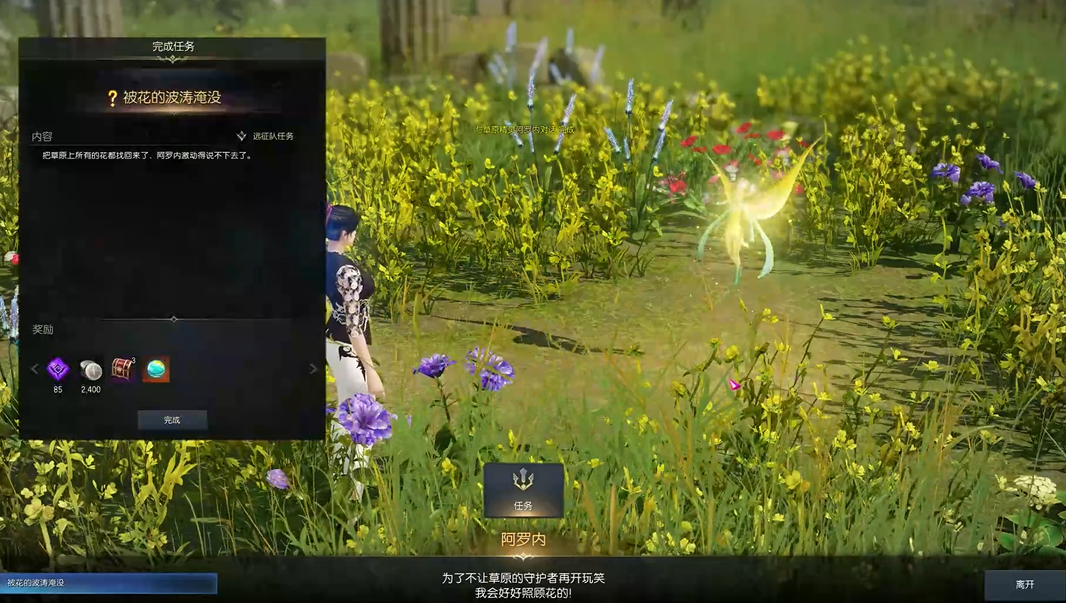This screenshot has height=603, width=1066.
Task: Select the purple gem reward icon
Action: [x=58, y=369]
